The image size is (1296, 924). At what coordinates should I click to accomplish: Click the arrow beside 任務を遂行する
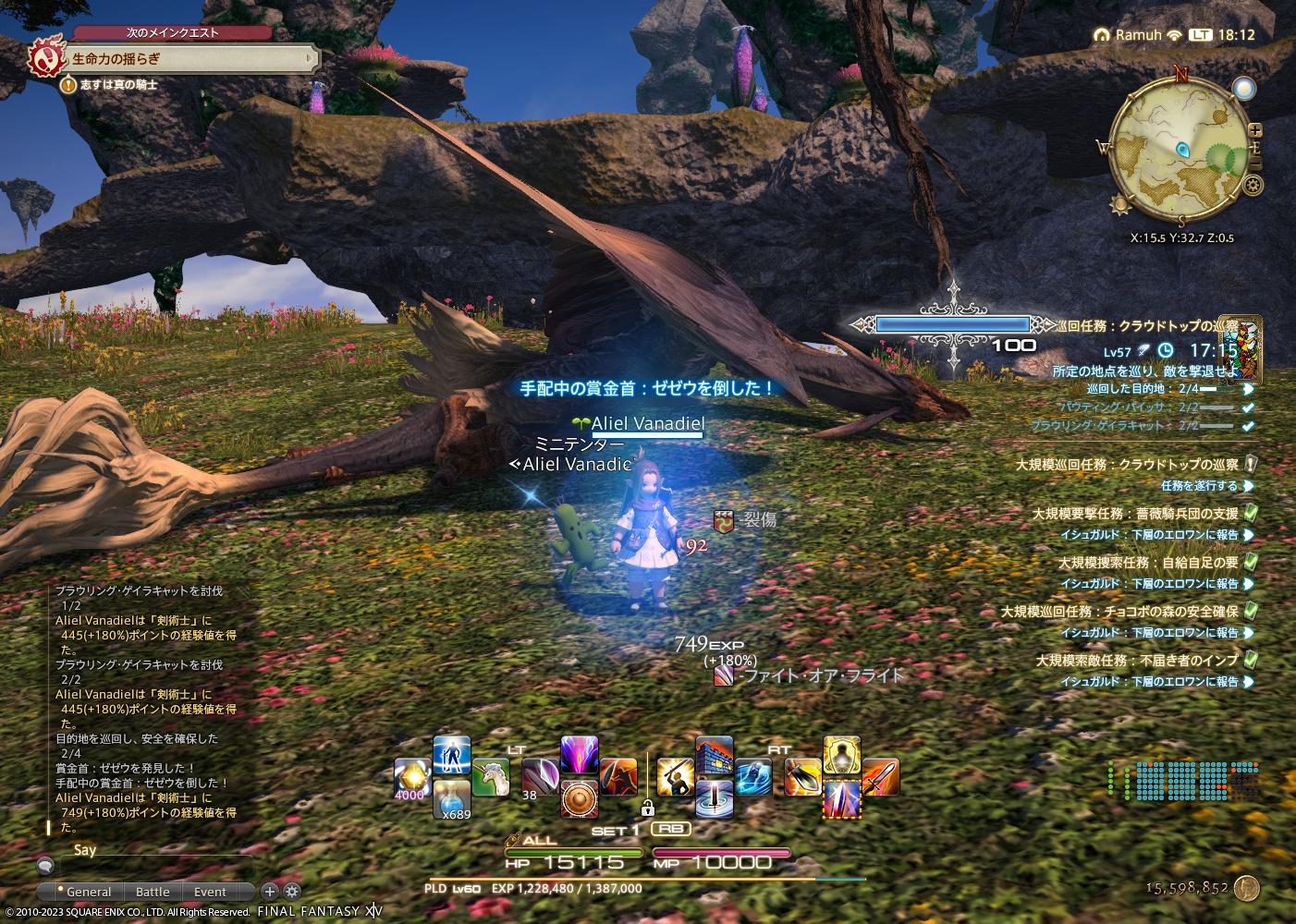[x=1250, y=486]
